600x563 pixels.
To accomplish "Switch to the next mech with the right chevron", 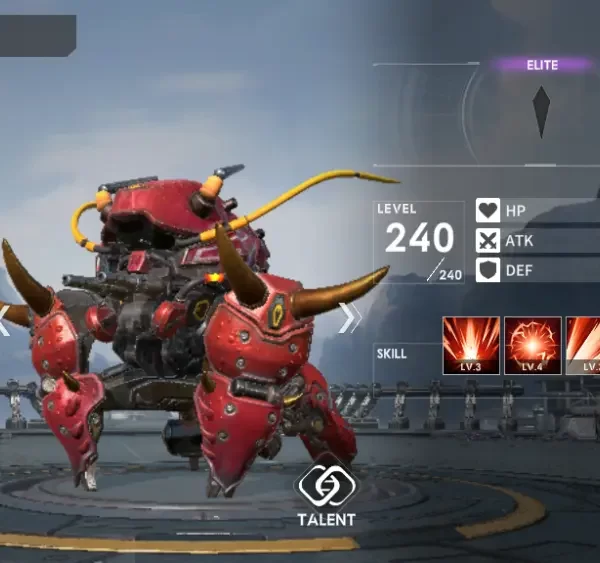I will tap(349, 318).
